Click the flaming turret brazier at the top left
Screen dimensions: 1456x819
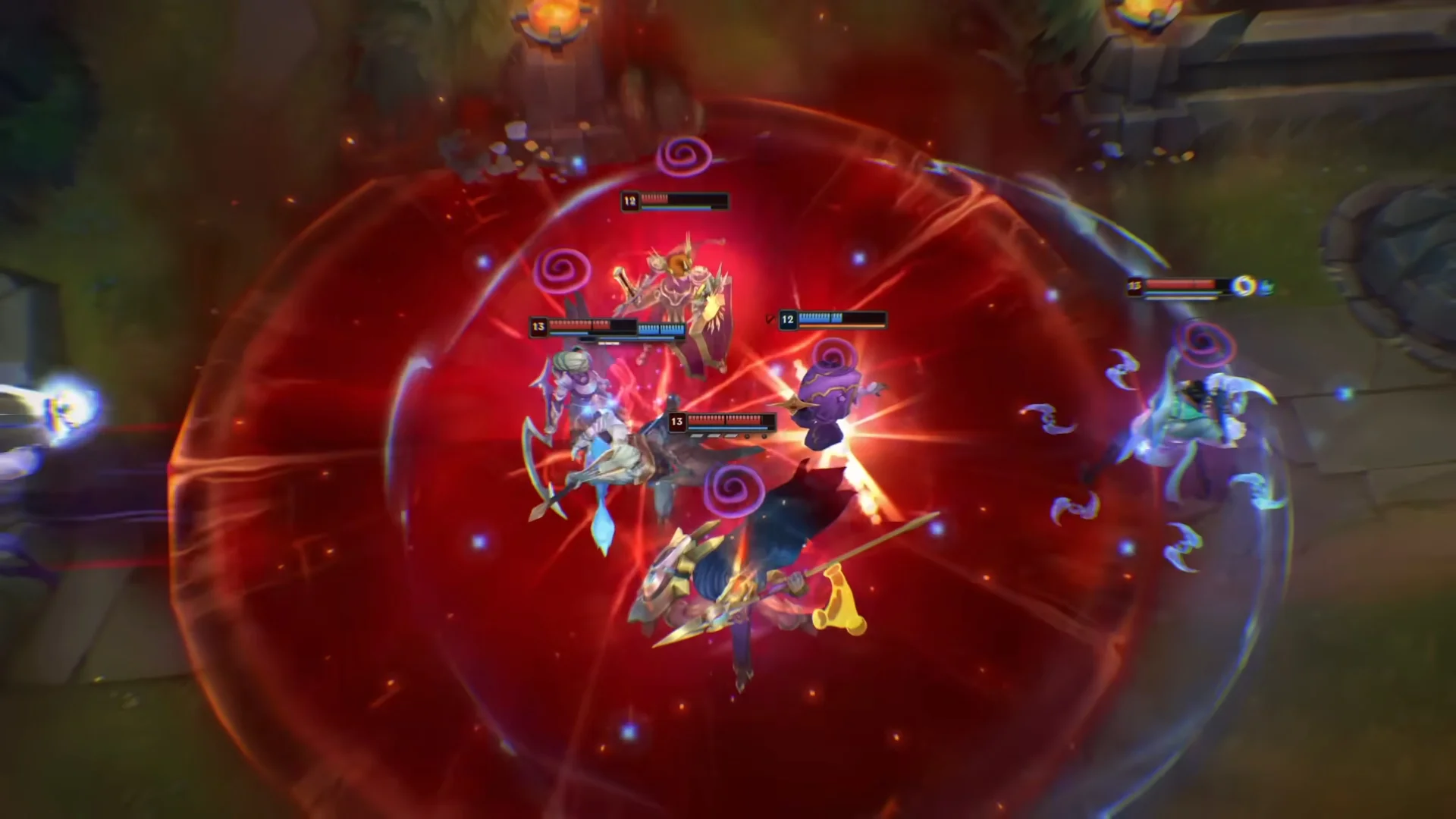[x=550, y=15]
